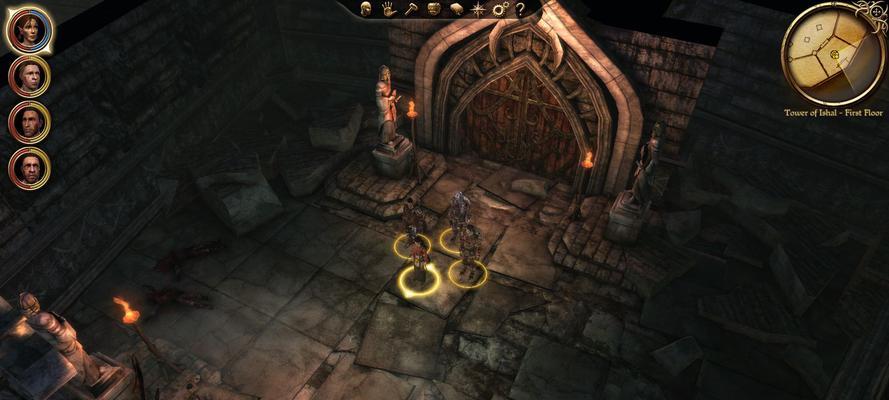The width and height of the screenshot is (889, 400).
Task: Click the question mark help icon
Action: tap(520, 9)
